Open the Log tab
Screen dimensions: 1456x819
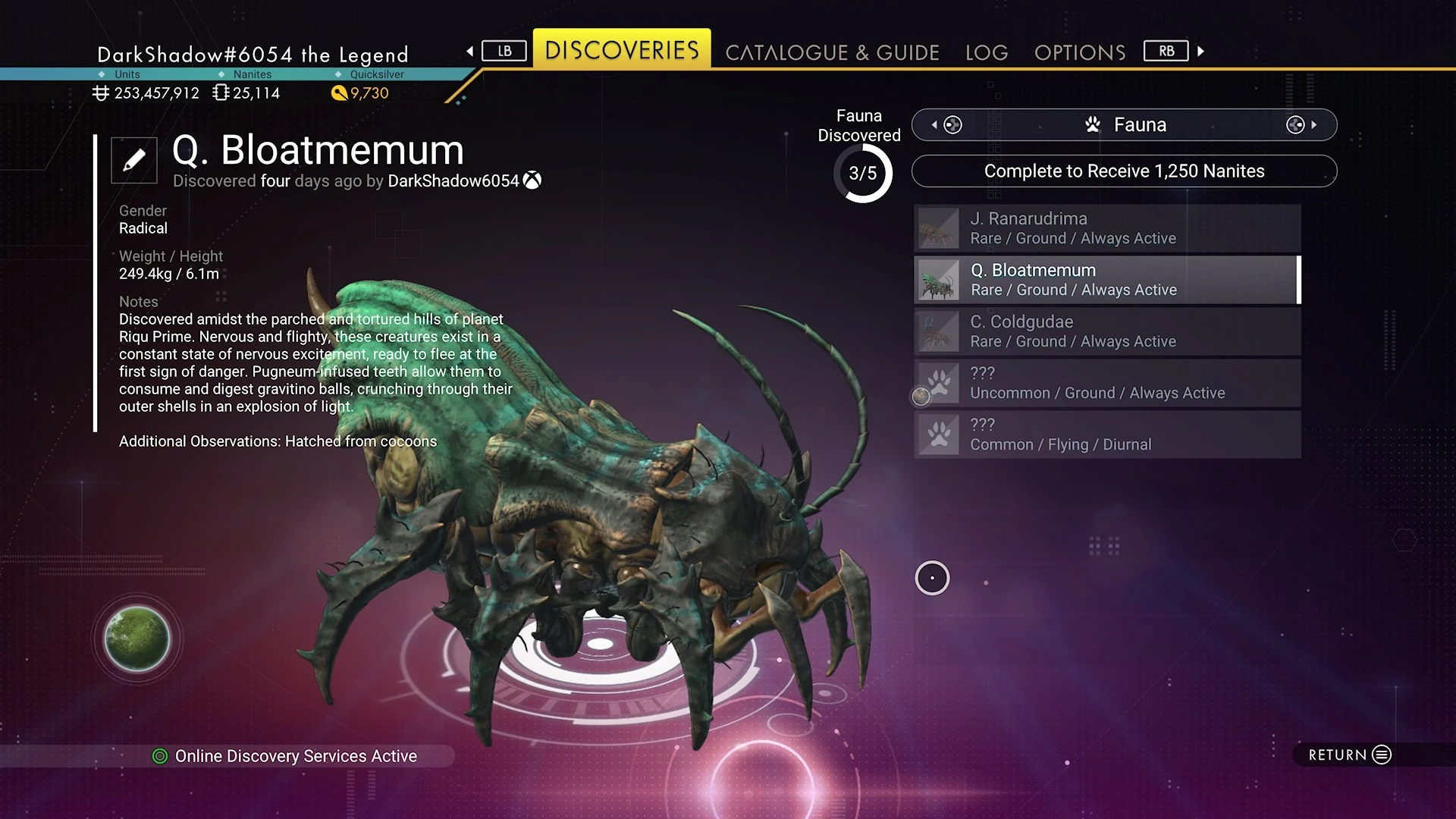pos(986,52)
